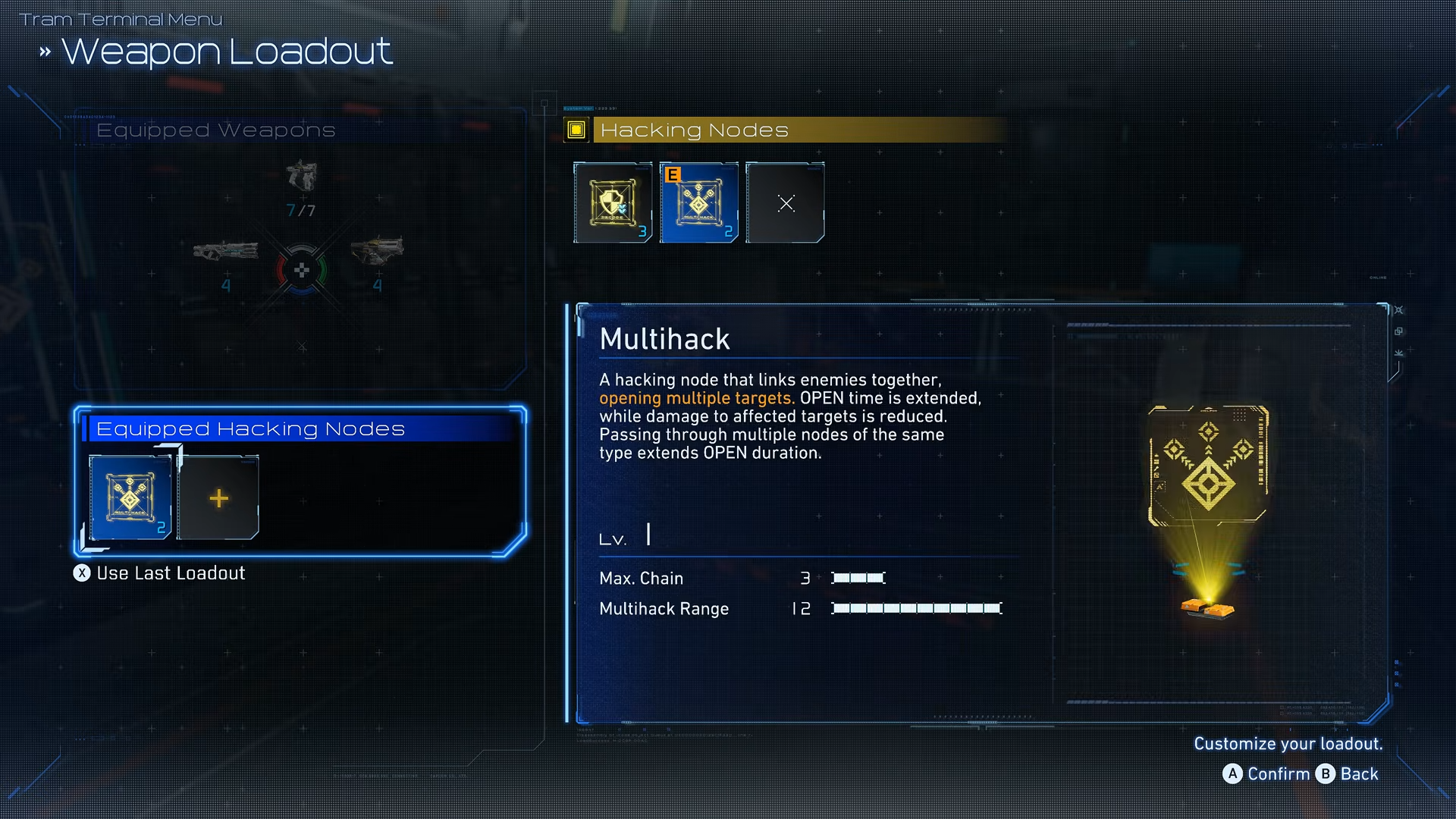Choose the equipped Multihack node in the Hacking Nodes list

[698, 202]
